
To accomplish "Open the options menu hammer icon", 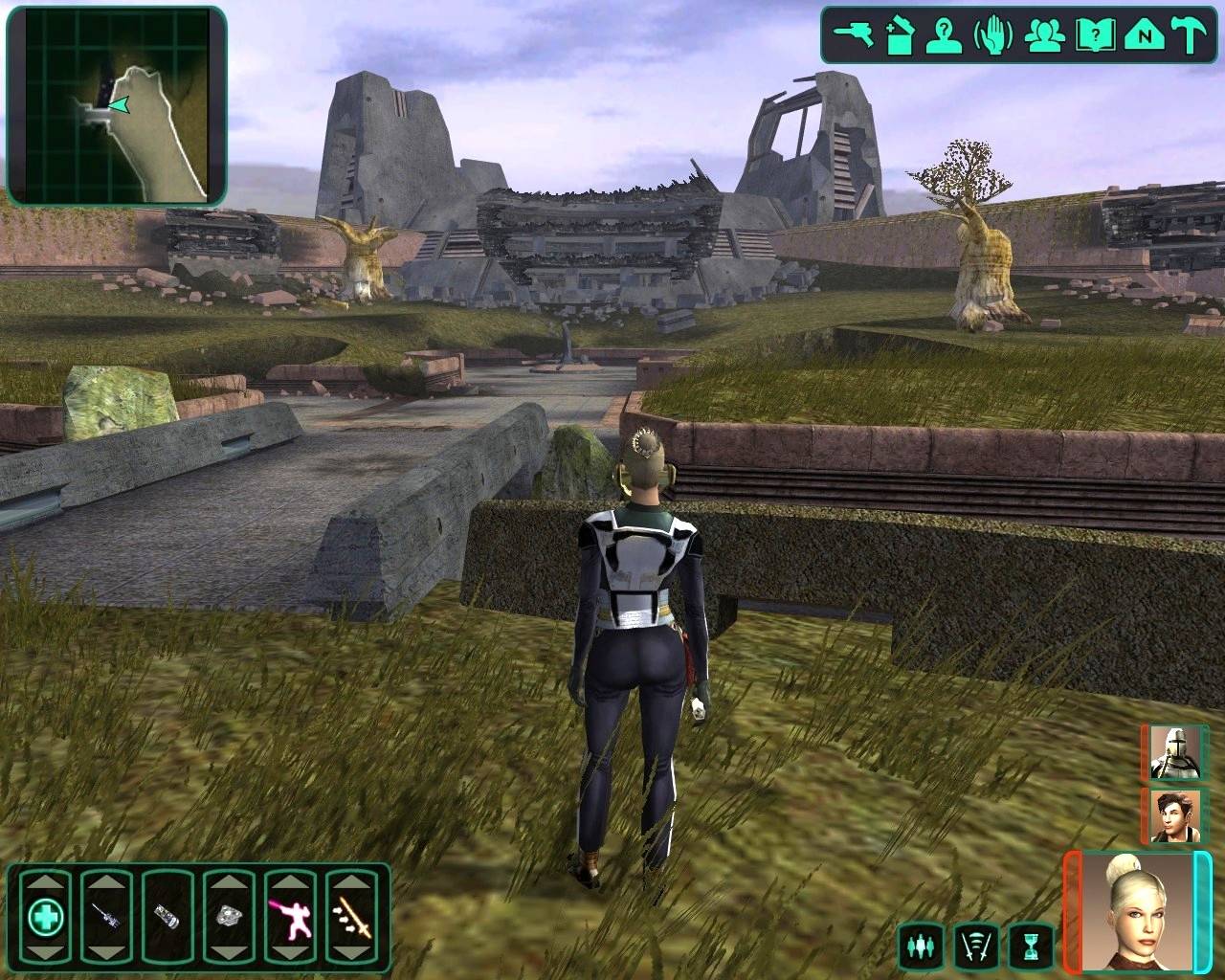I will point(1191,35).
